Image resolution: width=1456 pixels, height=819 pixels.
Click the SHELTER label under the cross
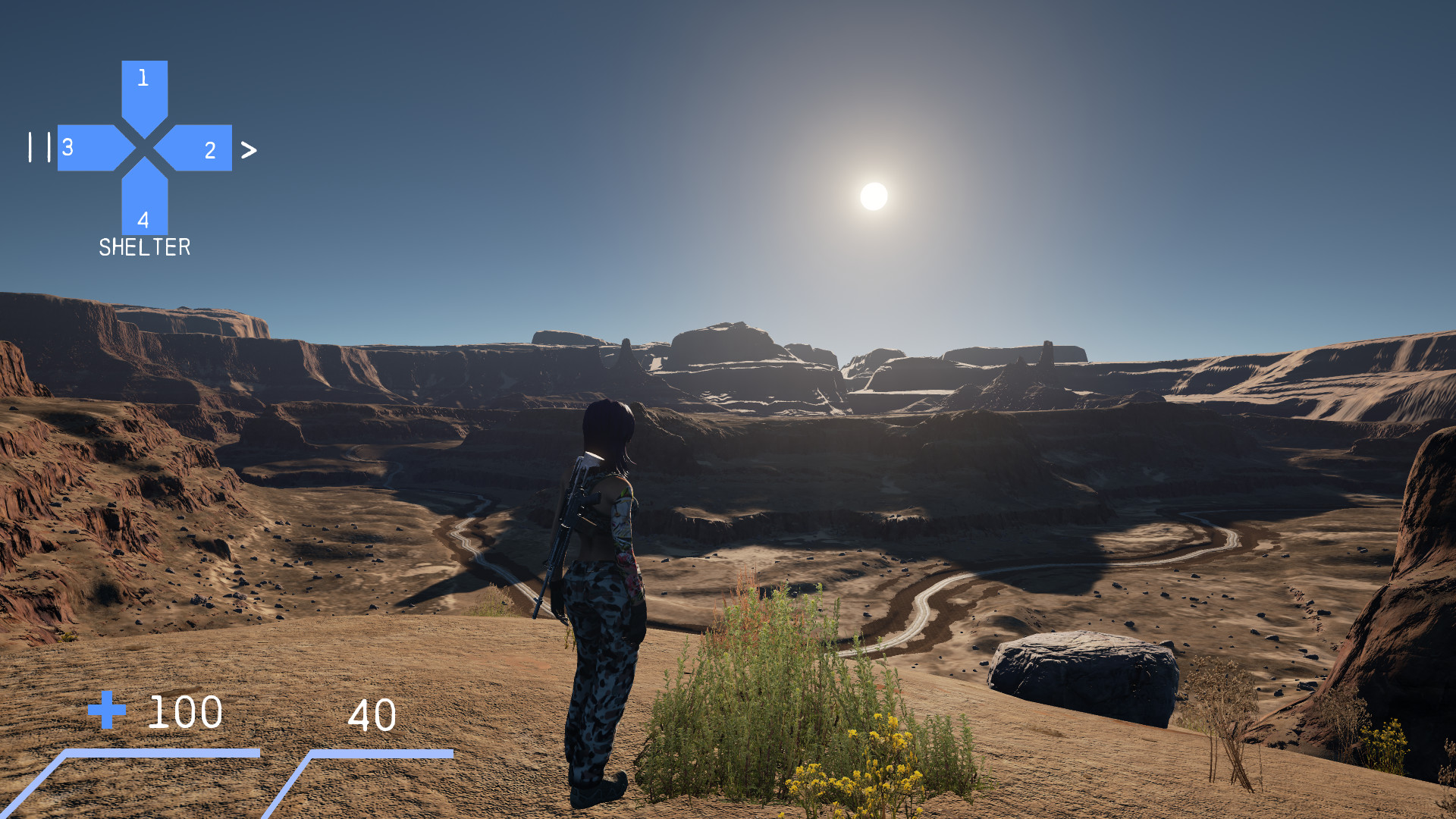click(145, 247)
